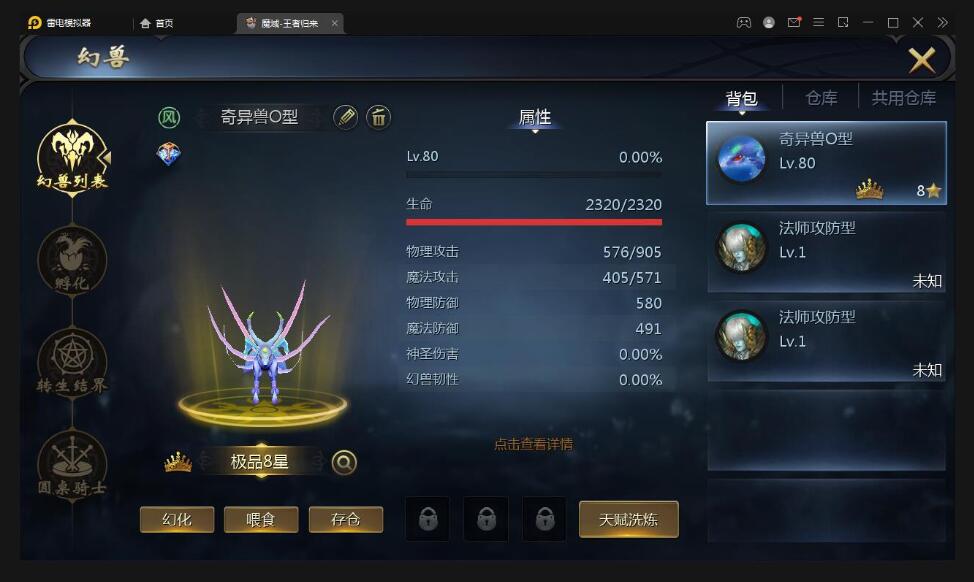Viewport: 974px width, 582px height.
Task: Feed the pet with 喂食
Action: click(261, 520)
